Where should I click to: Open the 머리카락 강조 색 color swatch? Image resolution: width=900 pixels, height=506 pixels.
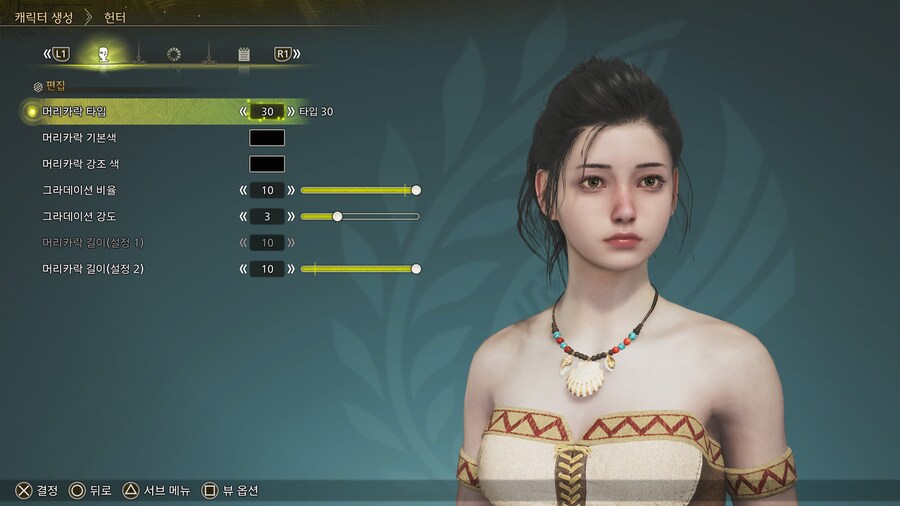click(x=267, y=164)
